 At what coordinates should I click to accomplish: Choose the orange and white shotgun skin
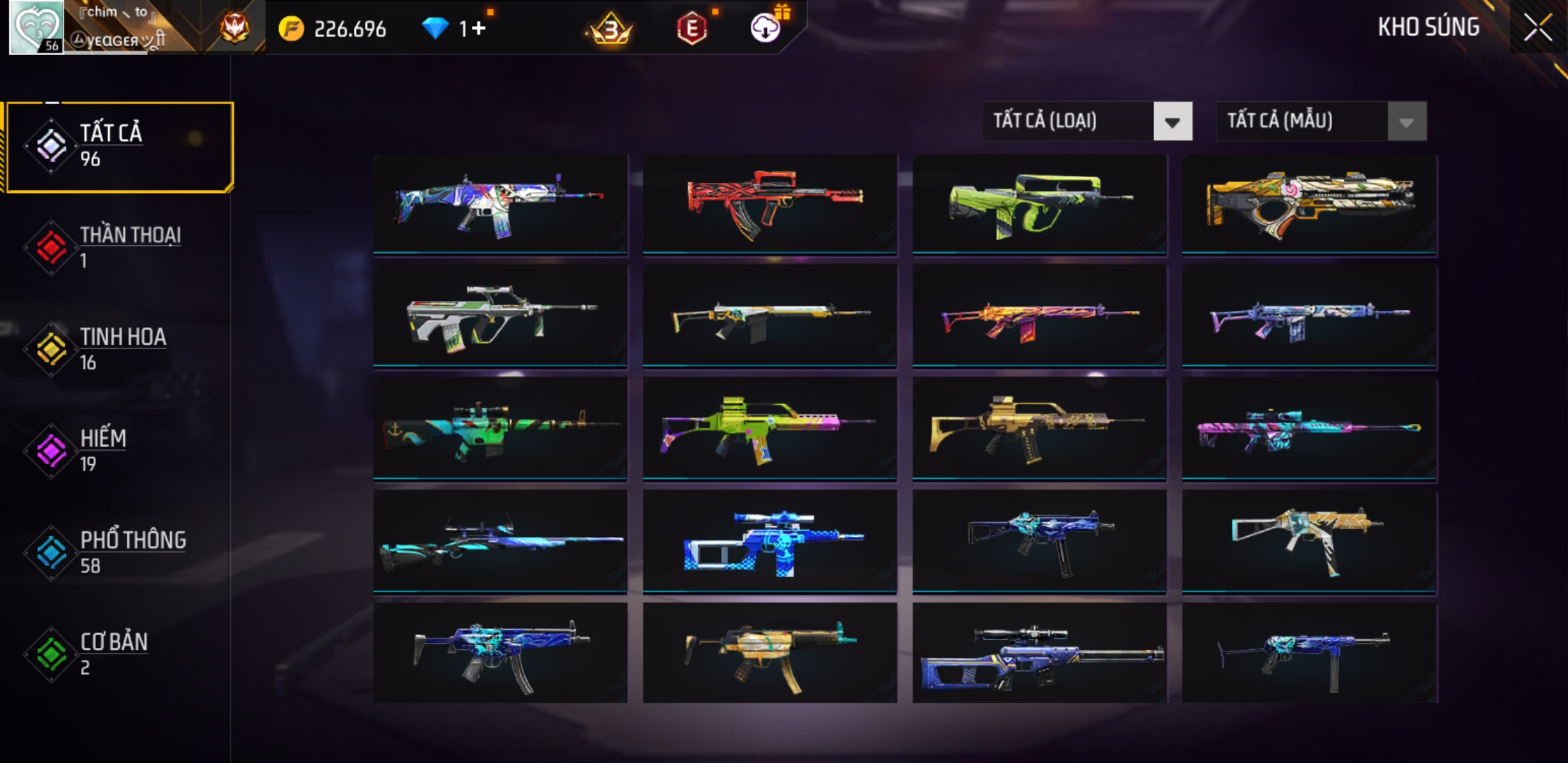[1309, 203]
